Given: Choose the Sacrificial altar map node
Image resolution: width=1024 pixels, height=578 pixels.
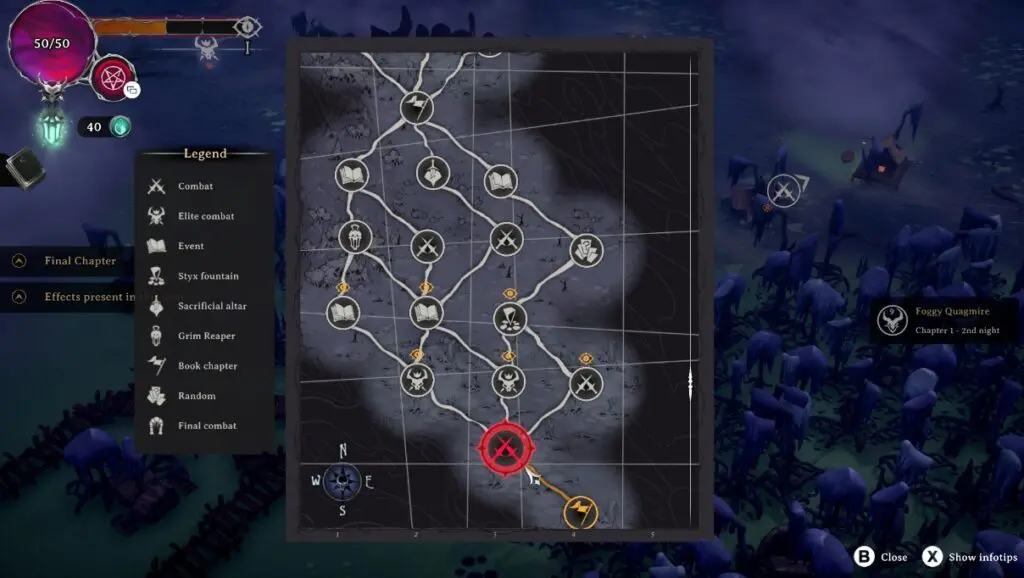Looking at the screenshot, I should (433, 173).
